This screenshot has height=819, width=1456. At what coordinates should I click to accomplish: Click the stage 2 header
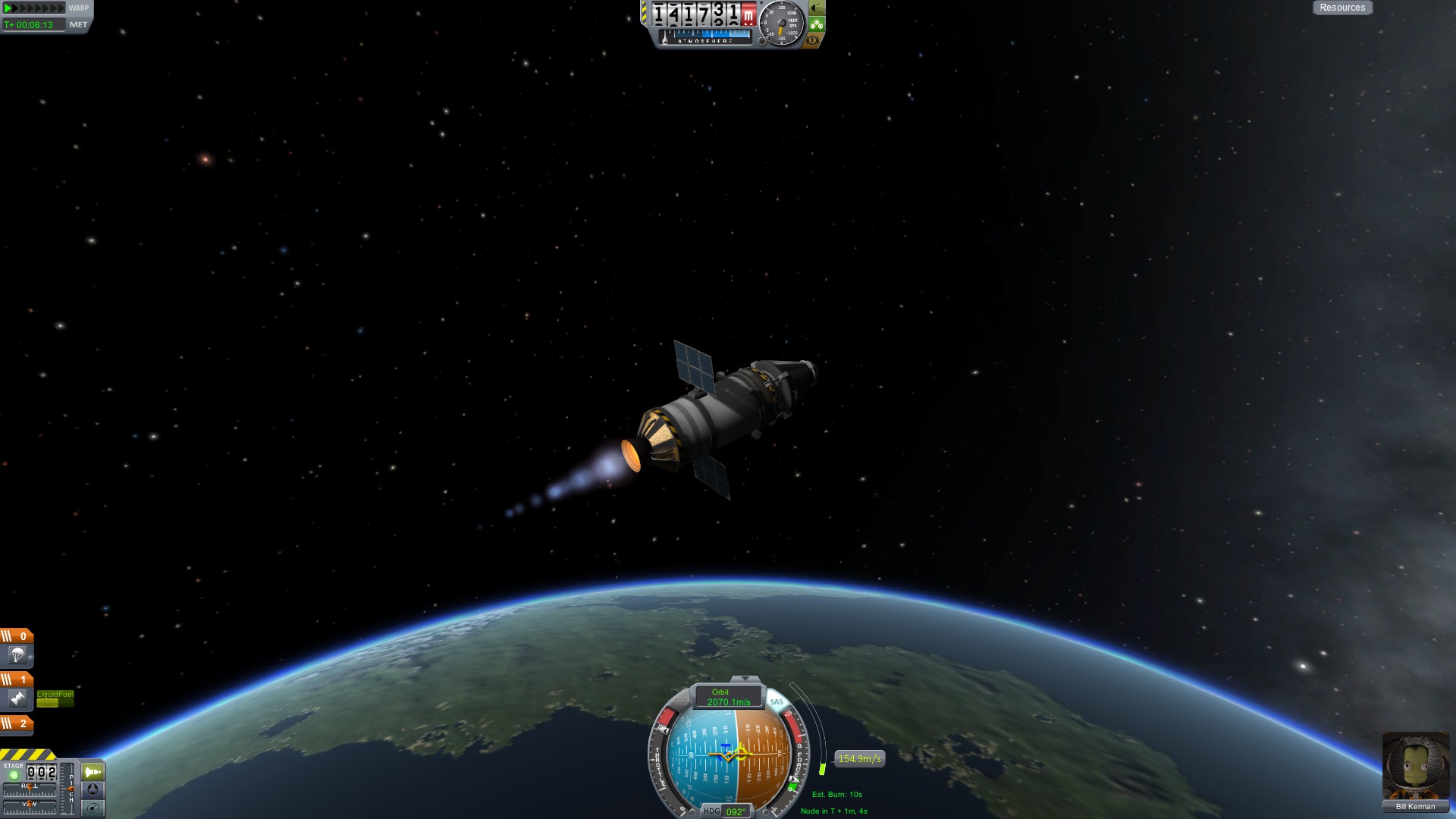(16, 723)
